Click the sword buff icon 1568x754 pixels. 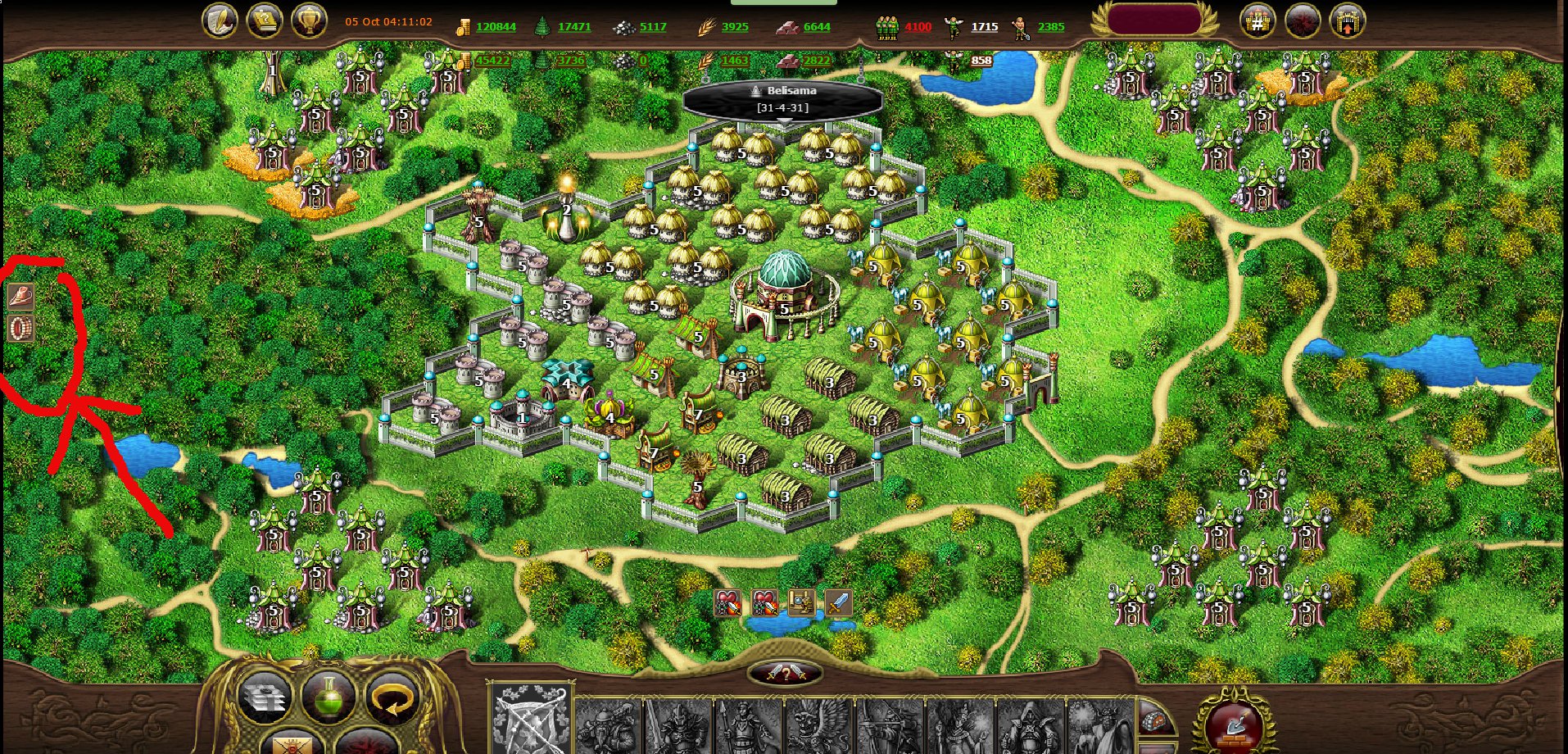(x=838, y=603)
